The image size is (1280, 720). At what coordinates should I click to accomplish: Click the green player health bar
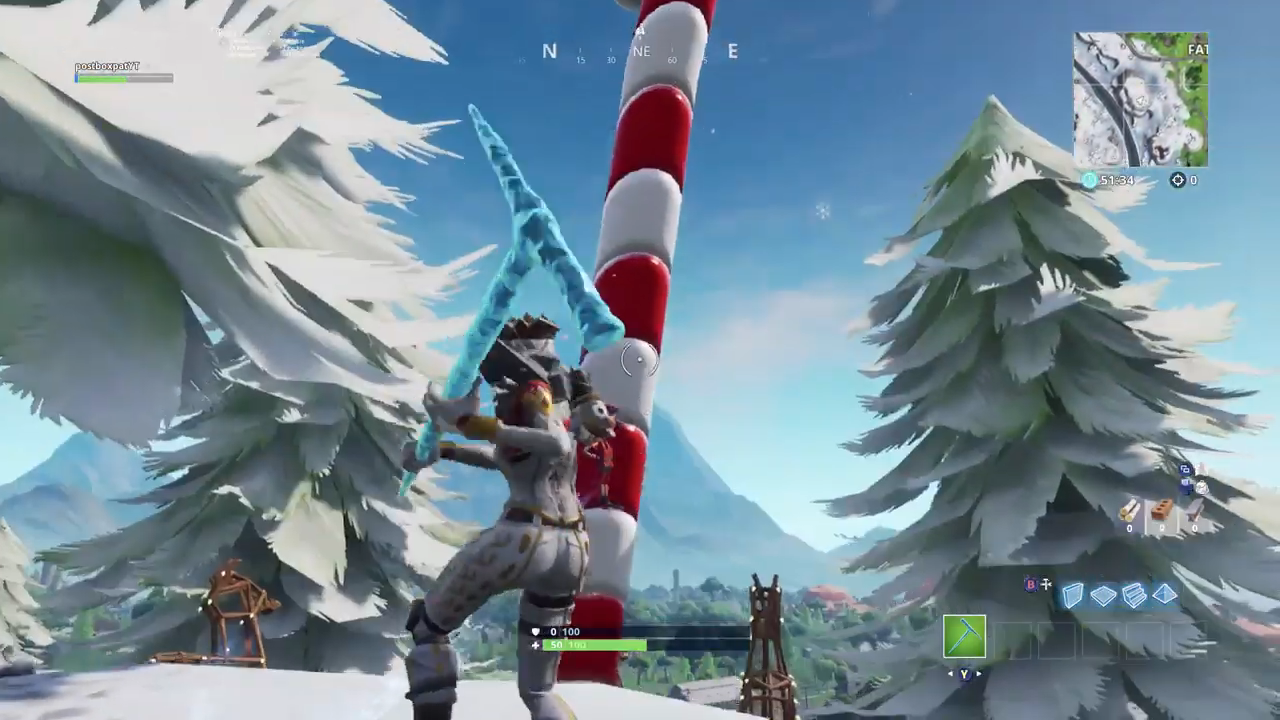595,645
